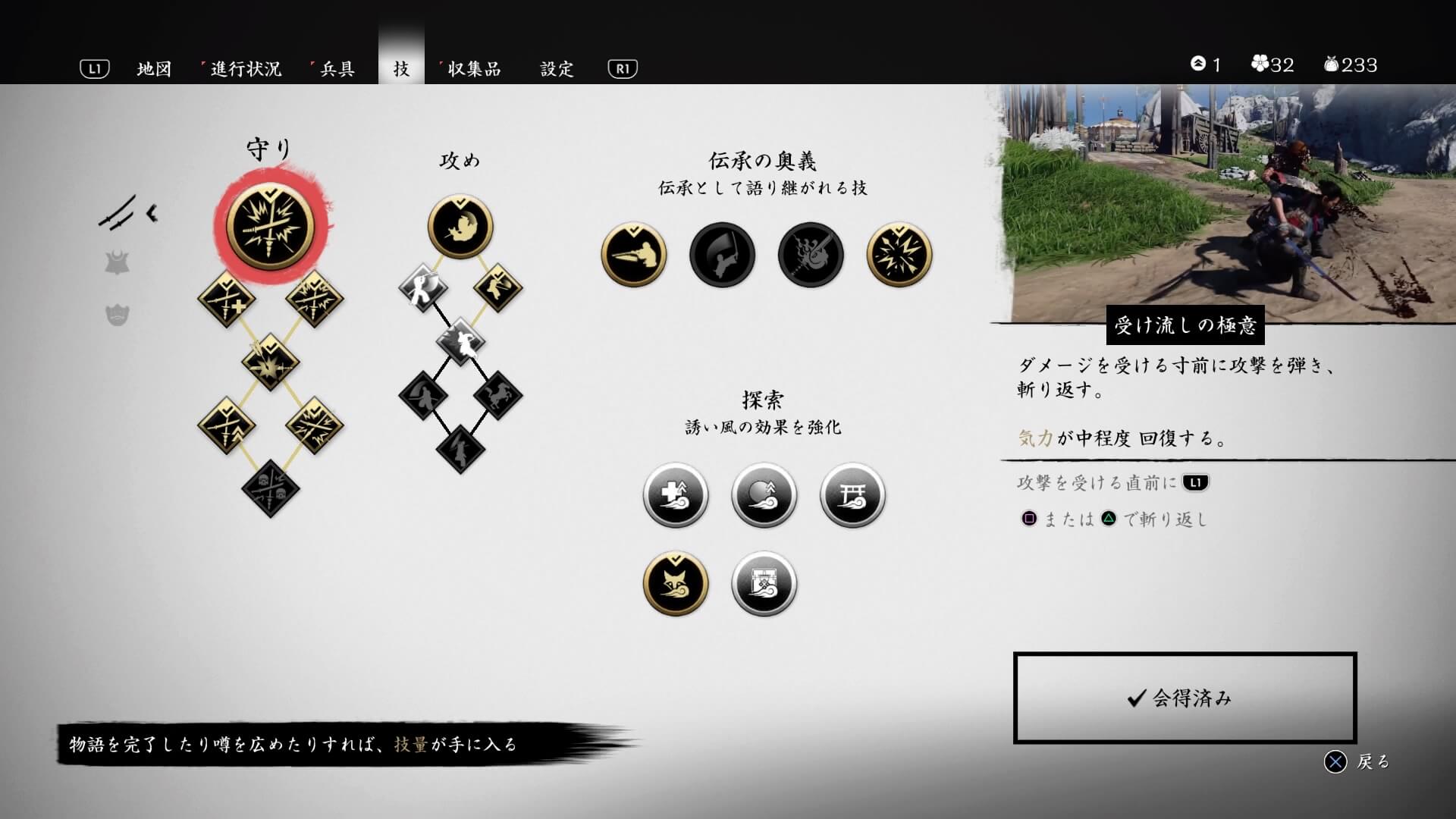Open the 地図 map tab
This screenshot has width=1456, height=819.
154,69
